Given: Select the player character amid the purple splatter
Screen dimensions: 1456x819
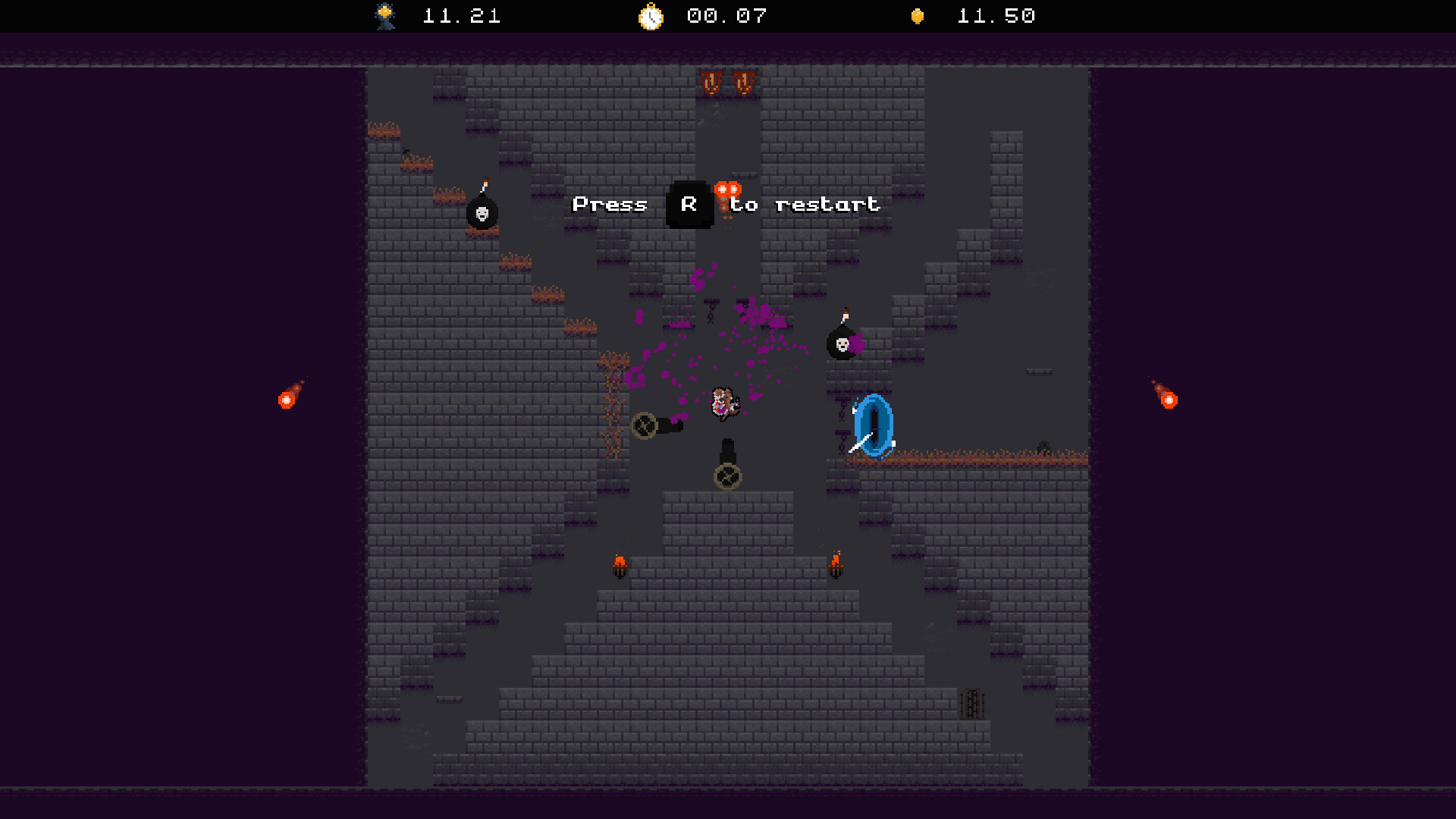Looking at the screenshot, I should coord(721,406).
